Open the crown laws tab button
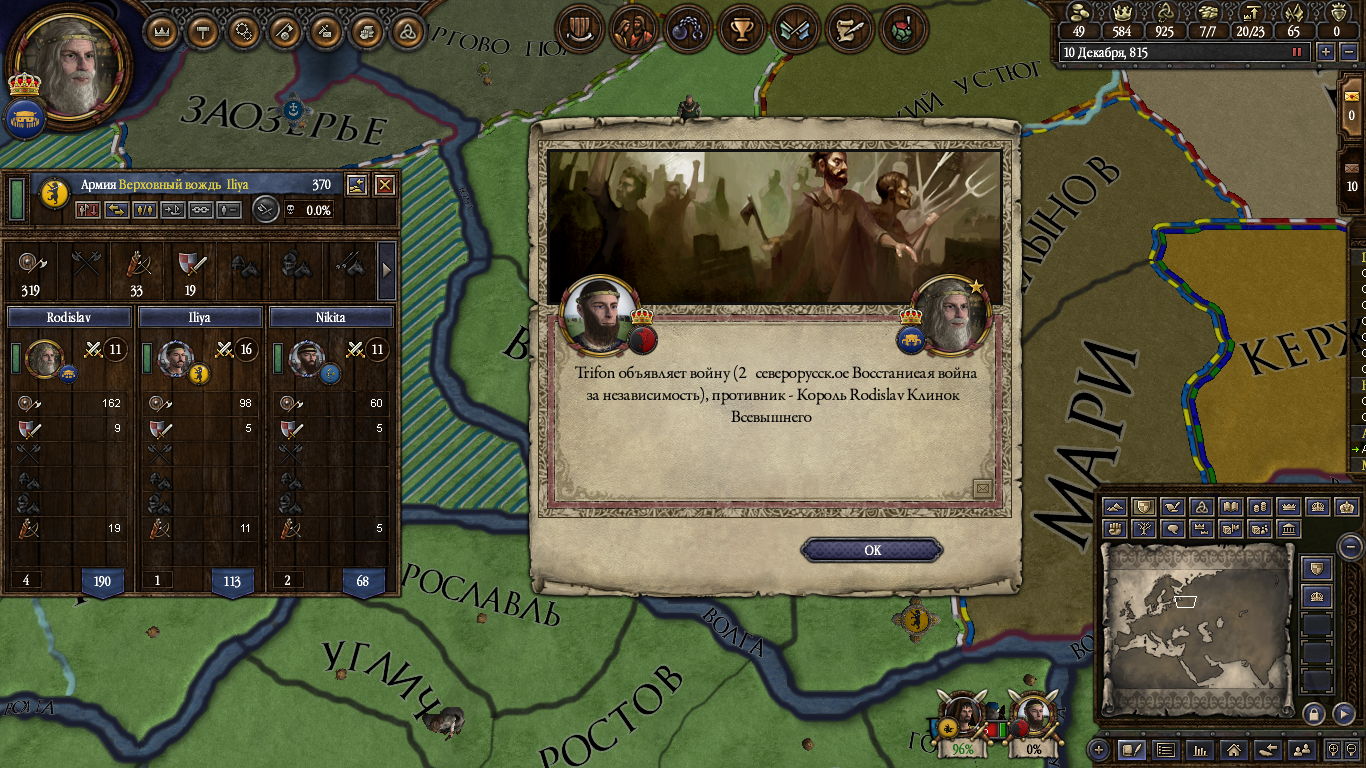 [x=162, y=31]
